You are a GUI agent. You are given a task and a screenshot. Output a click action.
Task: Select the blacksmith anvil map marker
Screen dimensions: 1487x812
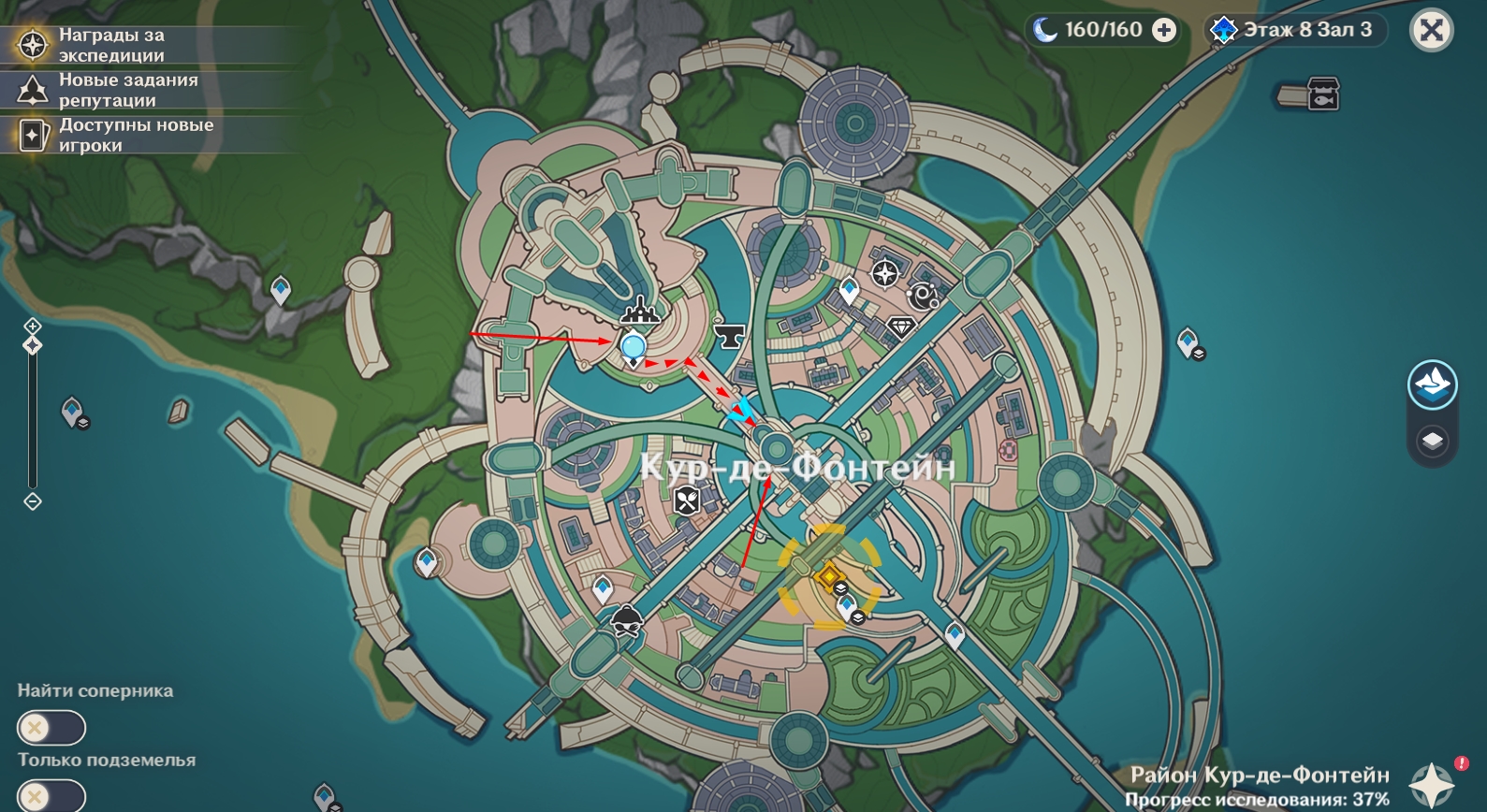[729, 334]
